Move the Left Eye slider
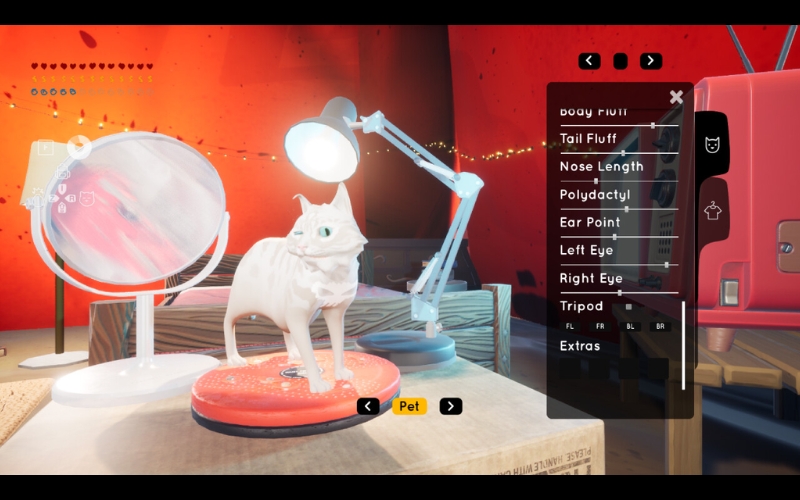Screen dimensions: 800x500 666,265
